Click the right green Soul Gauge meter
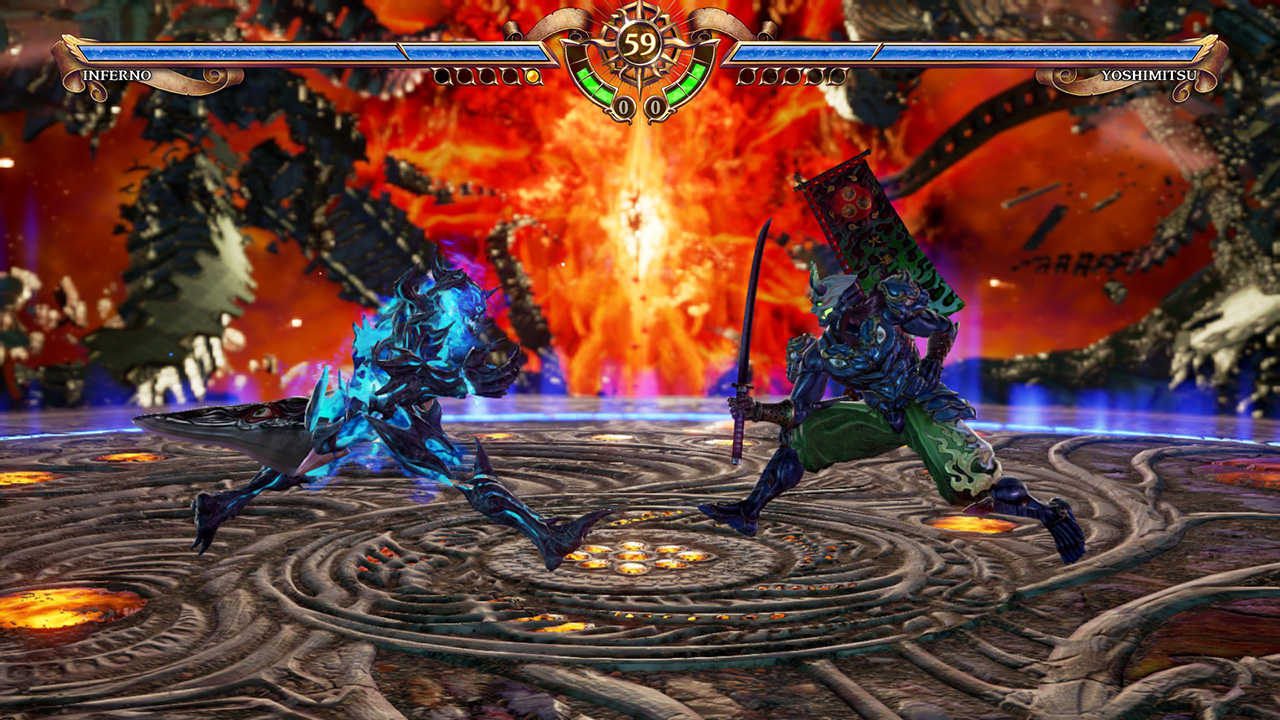Image resolution: width=1280 pixels, height=720 pixels. [690, 86]
